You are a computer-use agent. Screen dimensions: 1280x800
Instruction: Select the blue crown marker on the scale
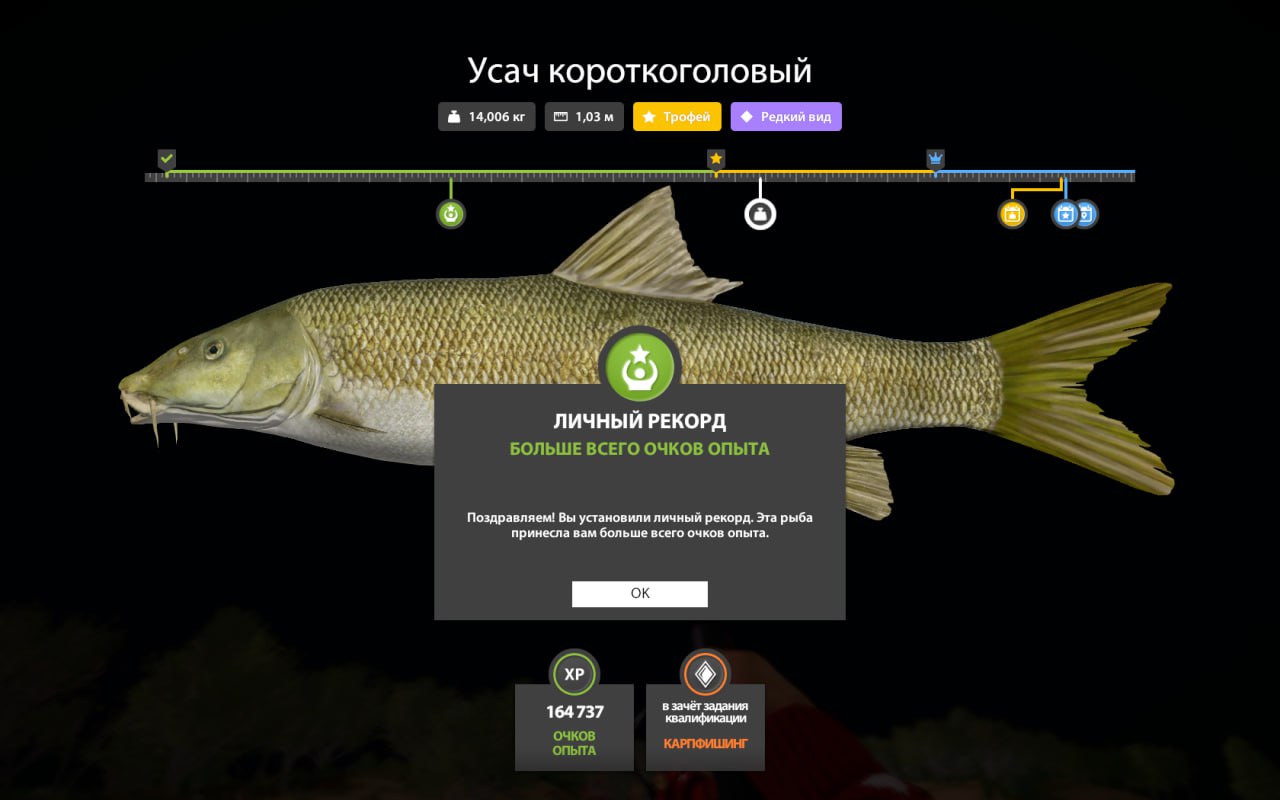[x=934, y=157]
